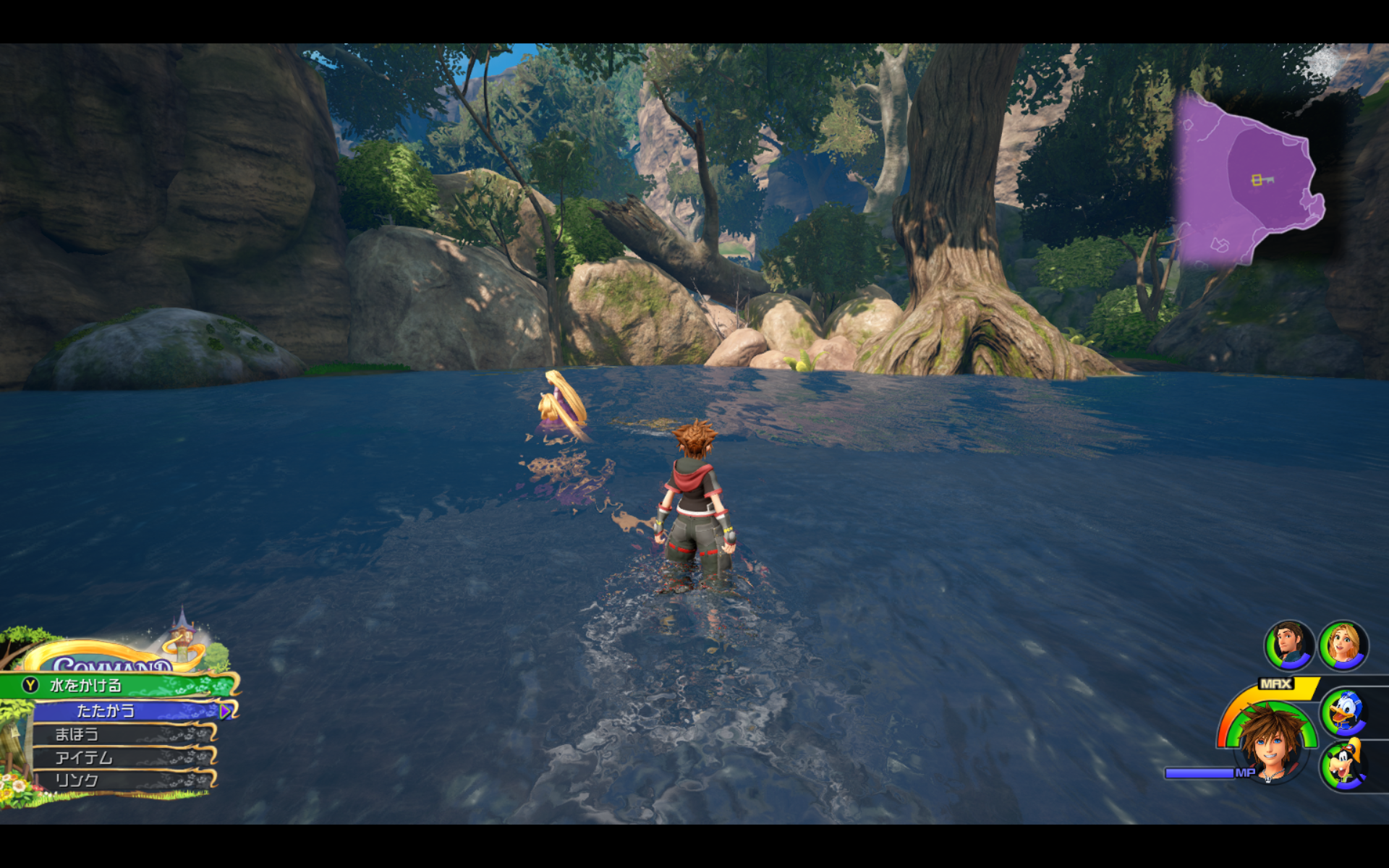Click Donald Duck's party portrait
The height and width of the screenshot is (868, 1389).
pyautogui.click(x=1344, y=712)
